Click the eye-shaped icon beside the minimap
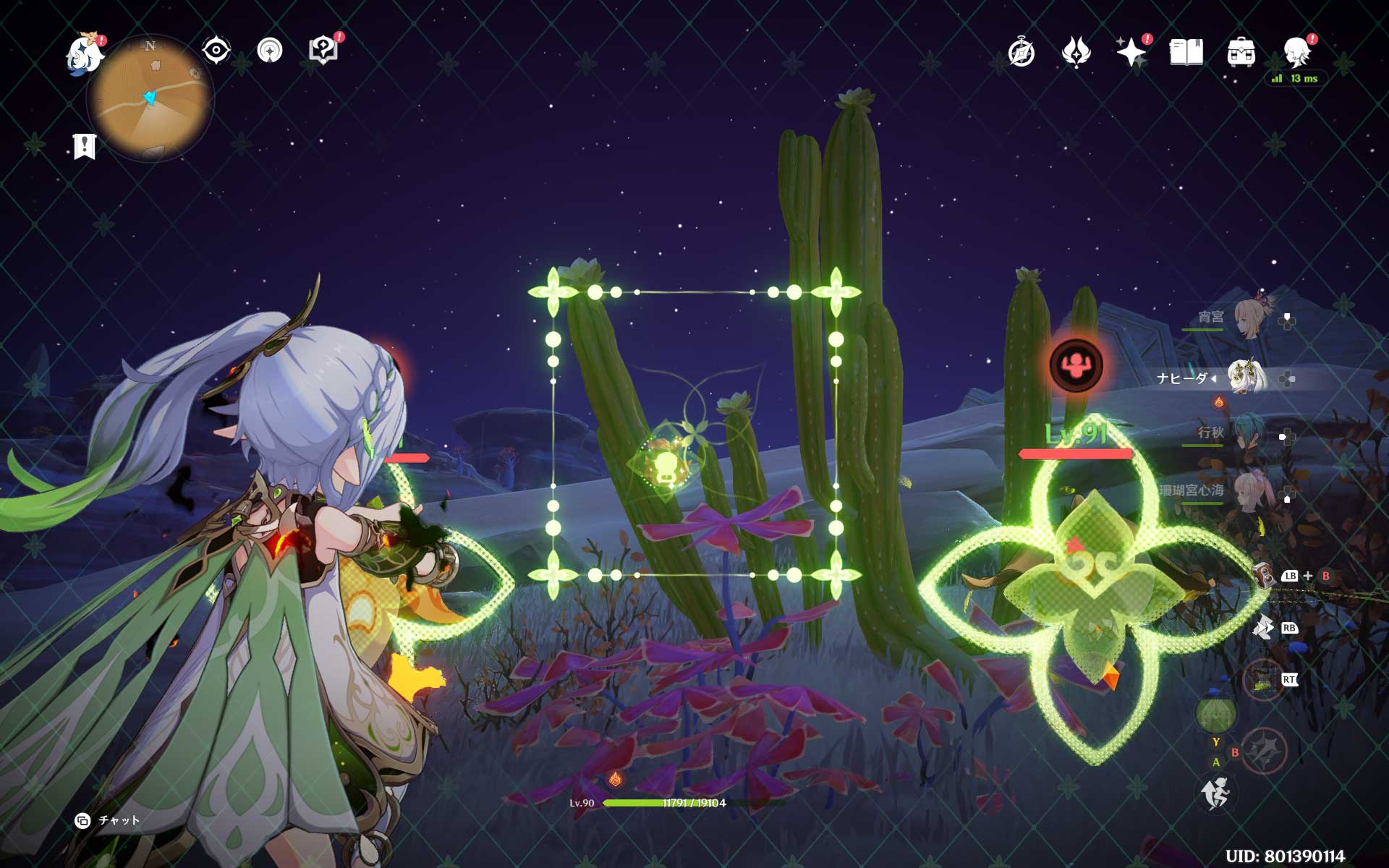Image resolution: width=1389 pixels, height=868 pixels. (216, 51)
